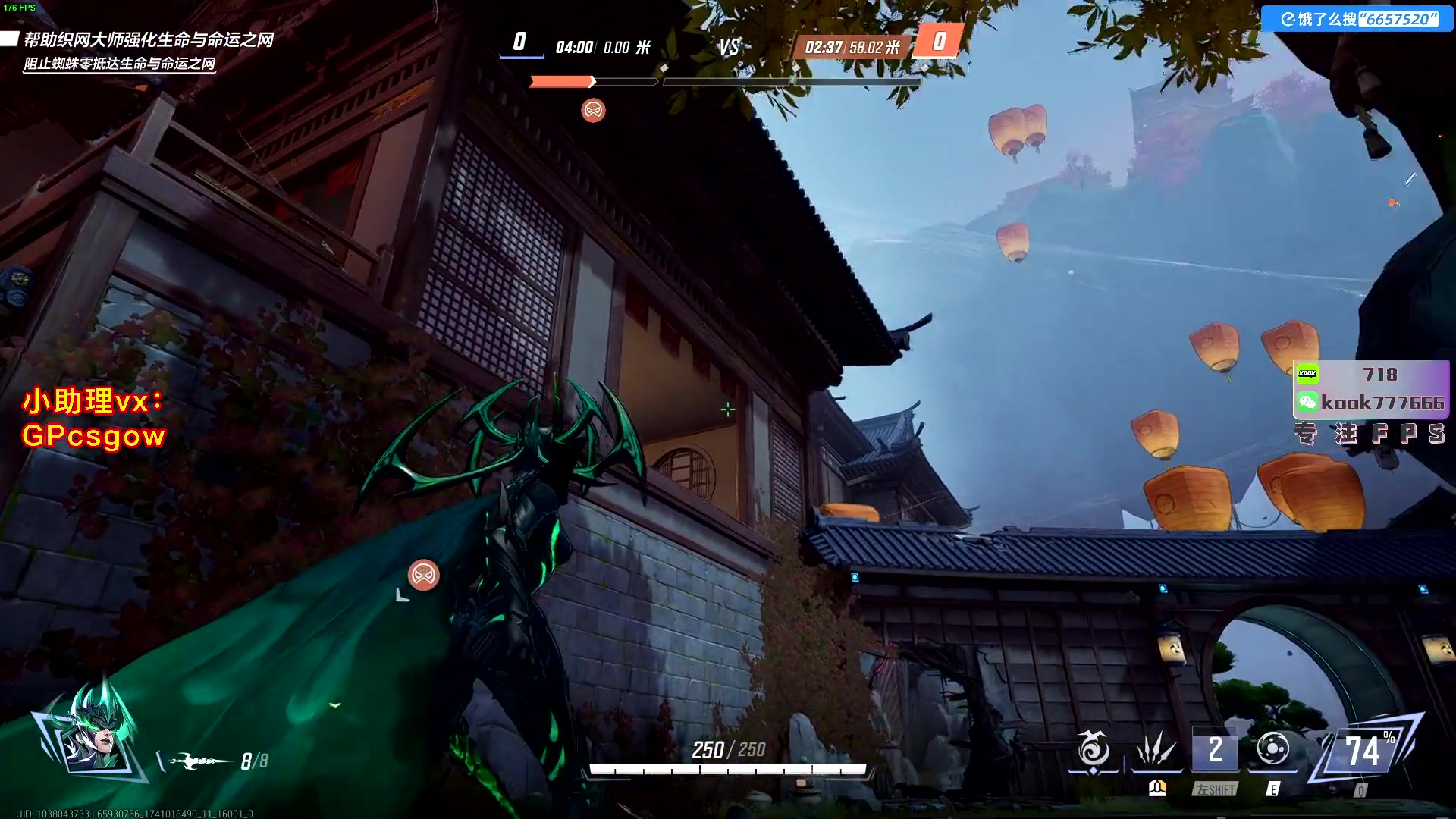Click the blue team score box
This screenshot has height=819, width=1456.
520,41
